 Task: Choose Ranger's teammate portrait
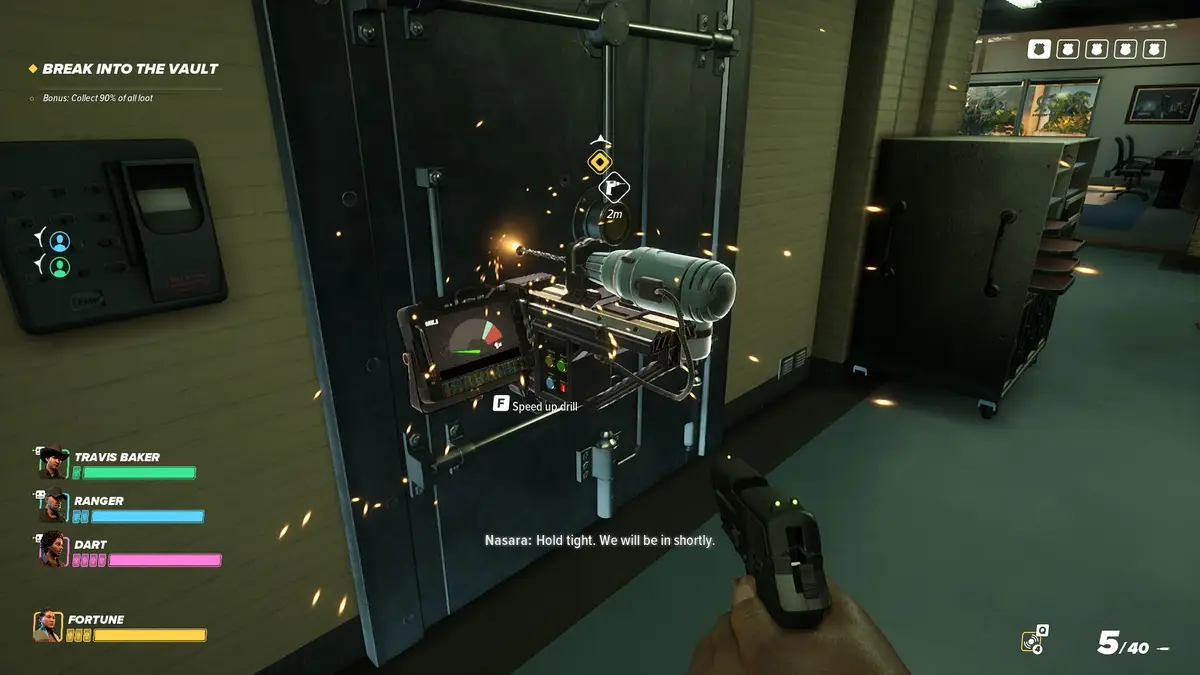(53, 507)
